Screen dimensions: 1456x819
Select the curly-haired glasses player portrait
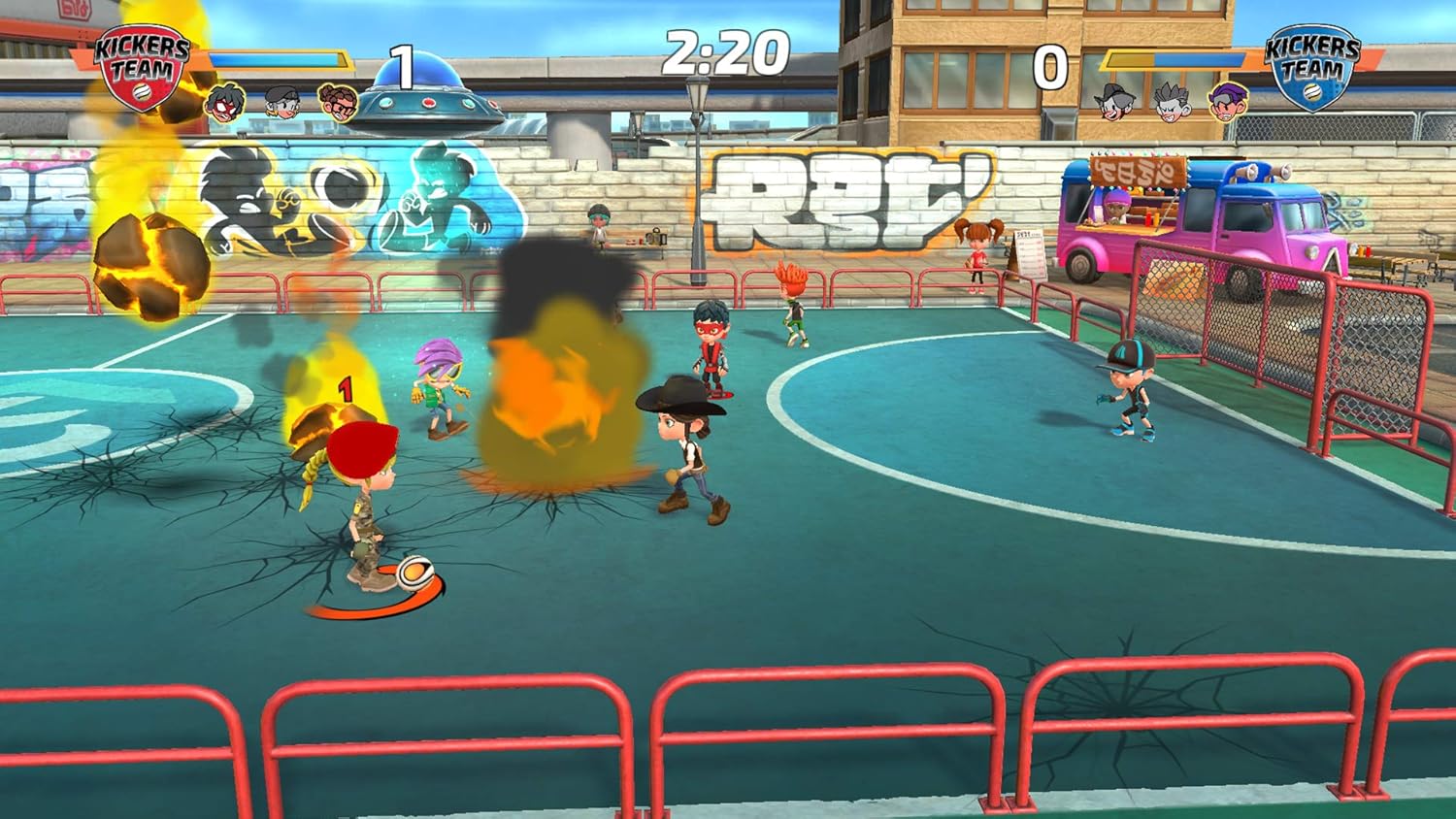338,102
